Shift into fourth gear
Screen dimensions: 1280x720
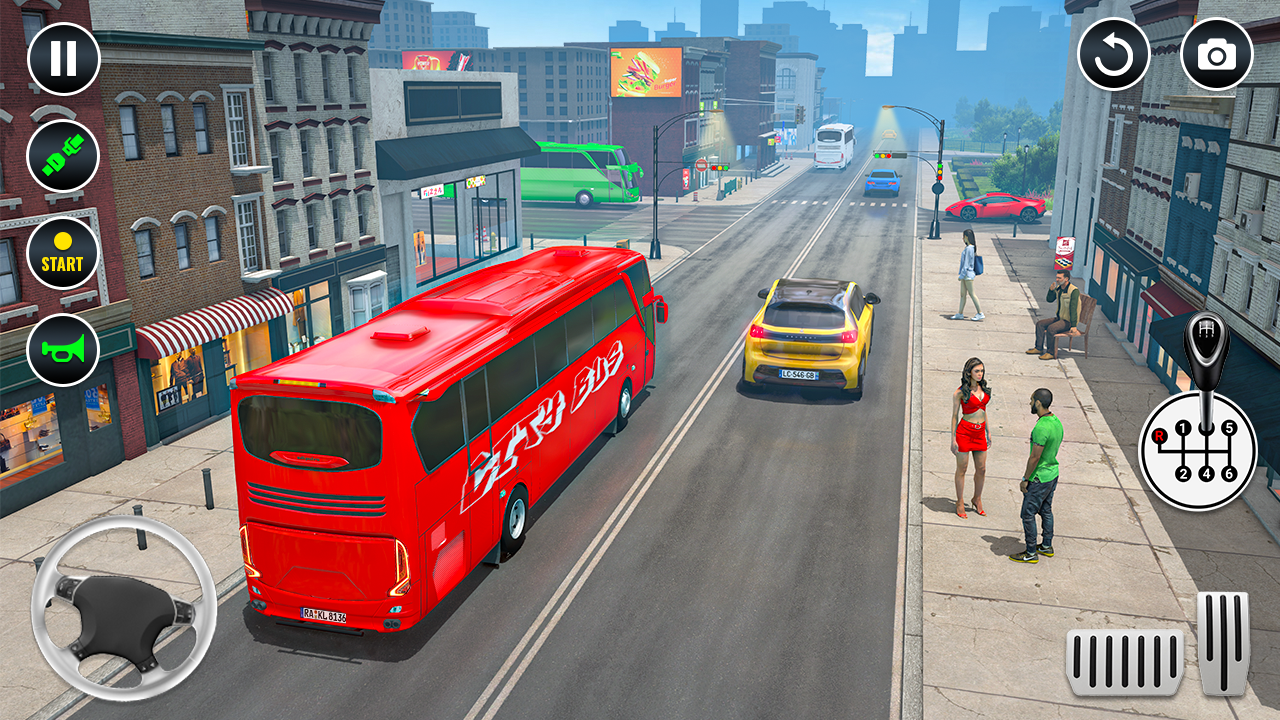(1206, 473)
